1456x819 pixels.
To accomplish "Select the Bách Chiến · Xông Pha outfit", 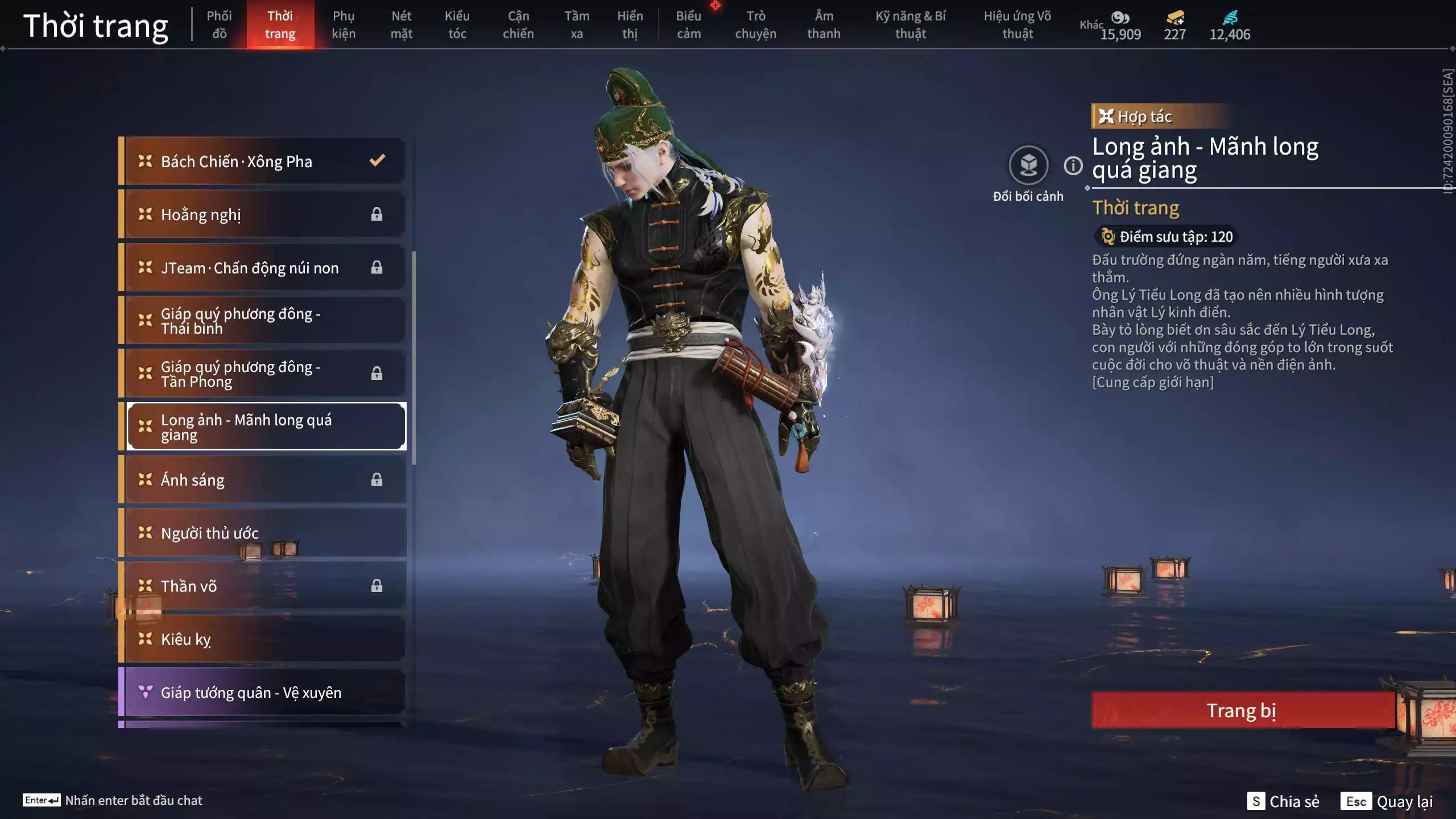I will click(x=264, y=162).
